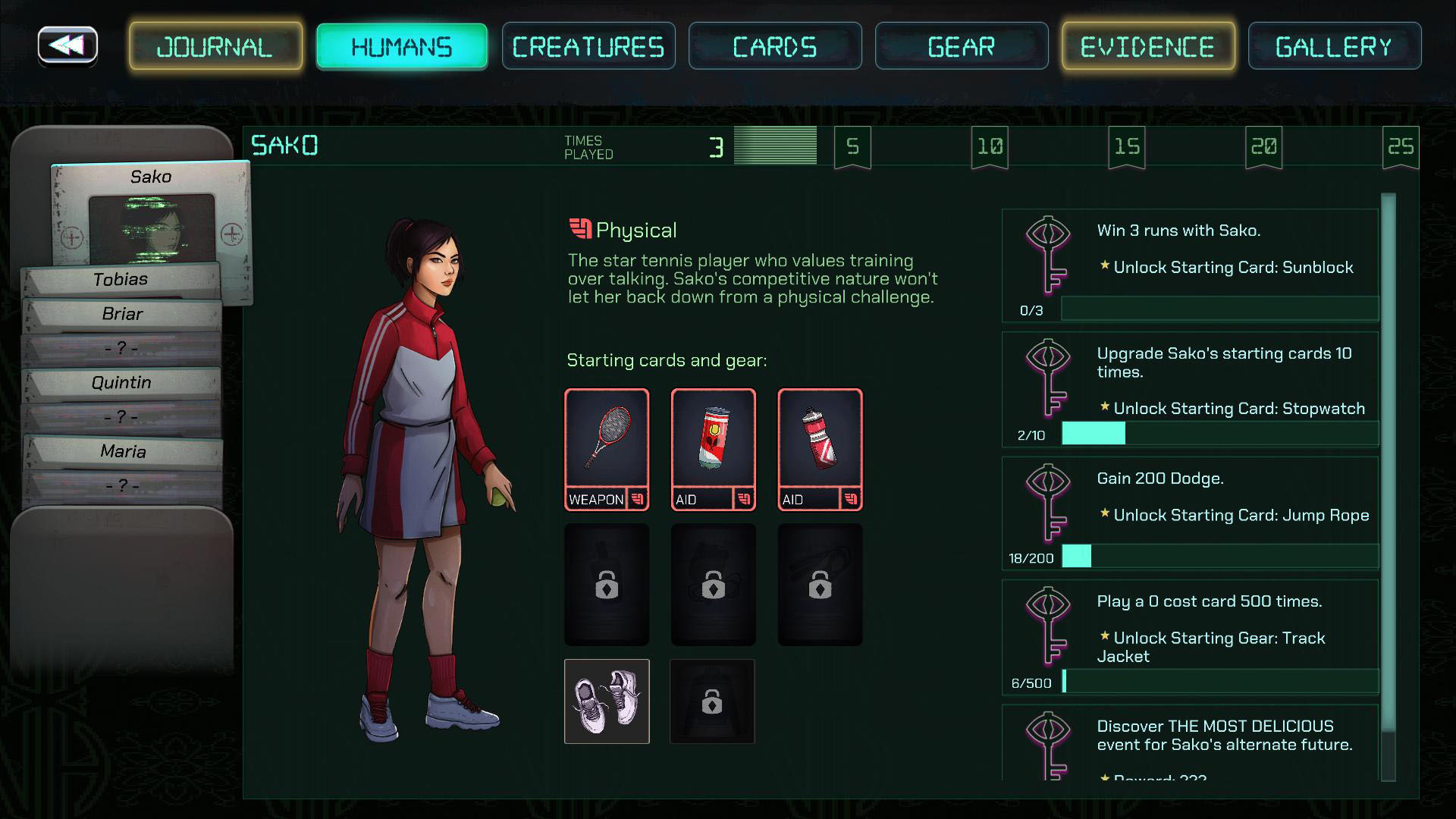Open the water bottle Aid card
Screen dimensions: 1456x819
click(819, 449)
